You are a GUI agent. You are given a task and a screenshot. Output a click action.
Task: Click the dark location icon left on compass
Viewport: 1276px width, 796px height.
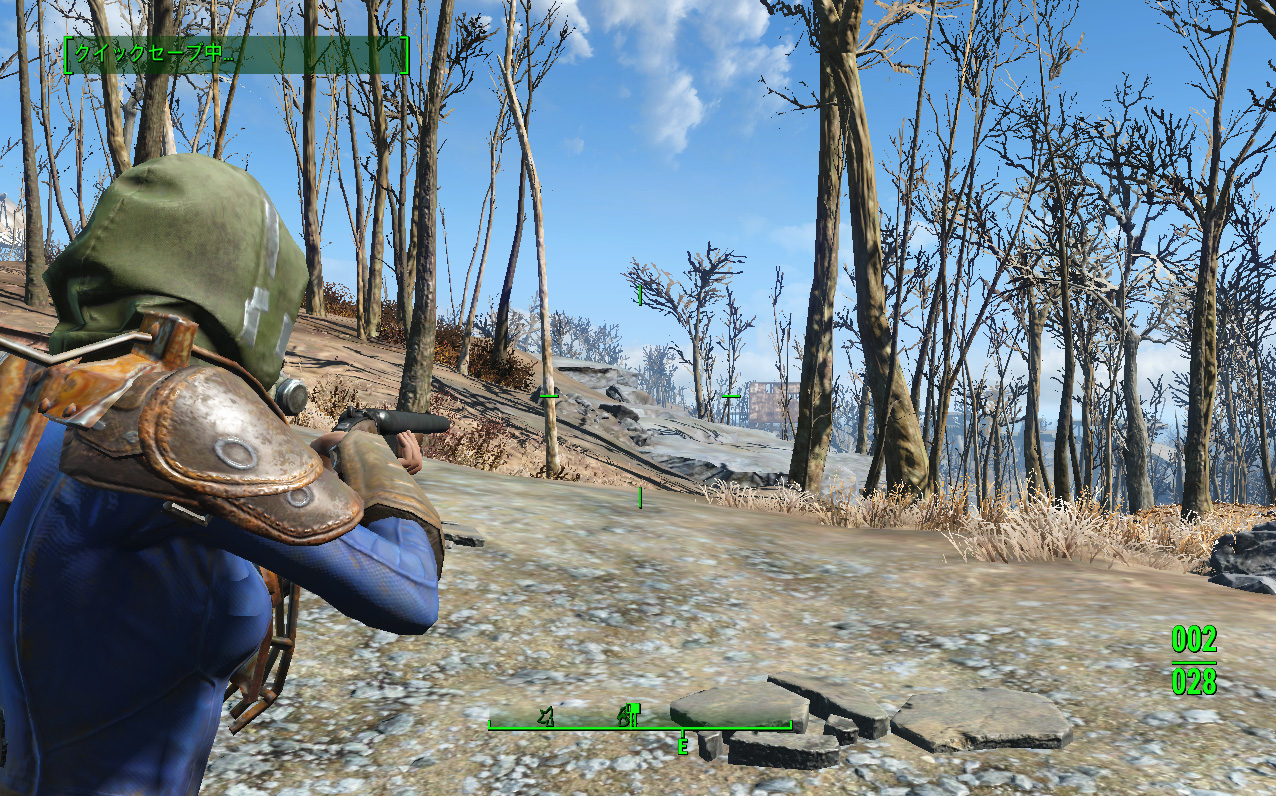546,715
